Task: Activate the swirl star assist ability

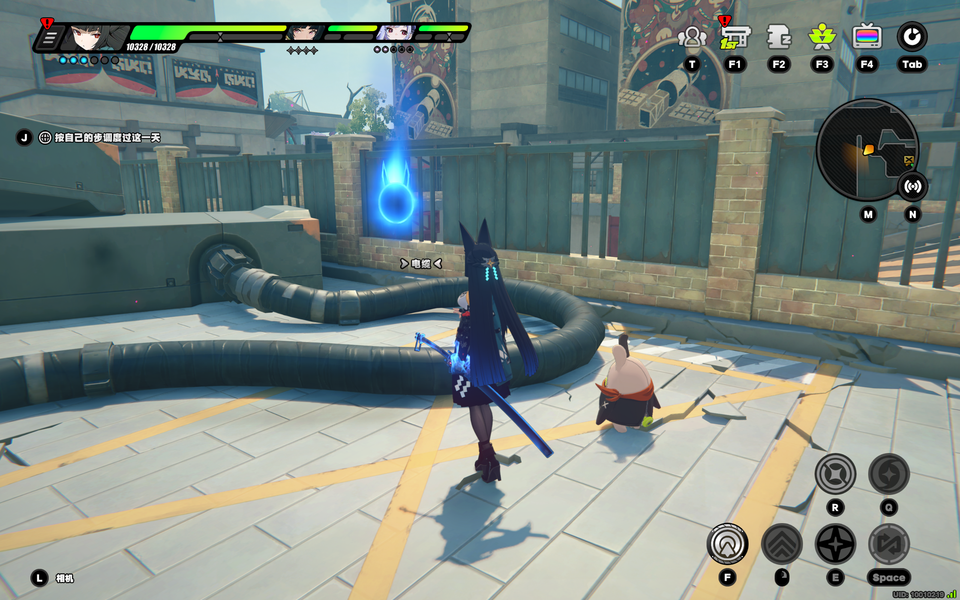Action: 888,473
